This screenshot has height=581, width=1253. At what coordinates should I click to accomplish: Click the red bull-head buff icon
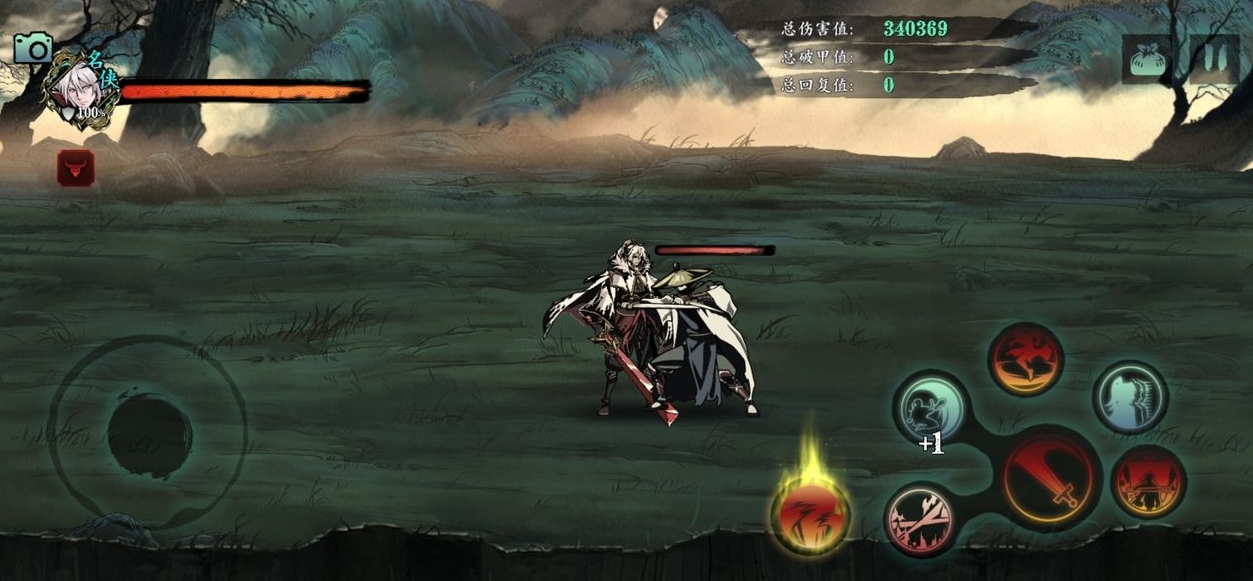point(76,168)
